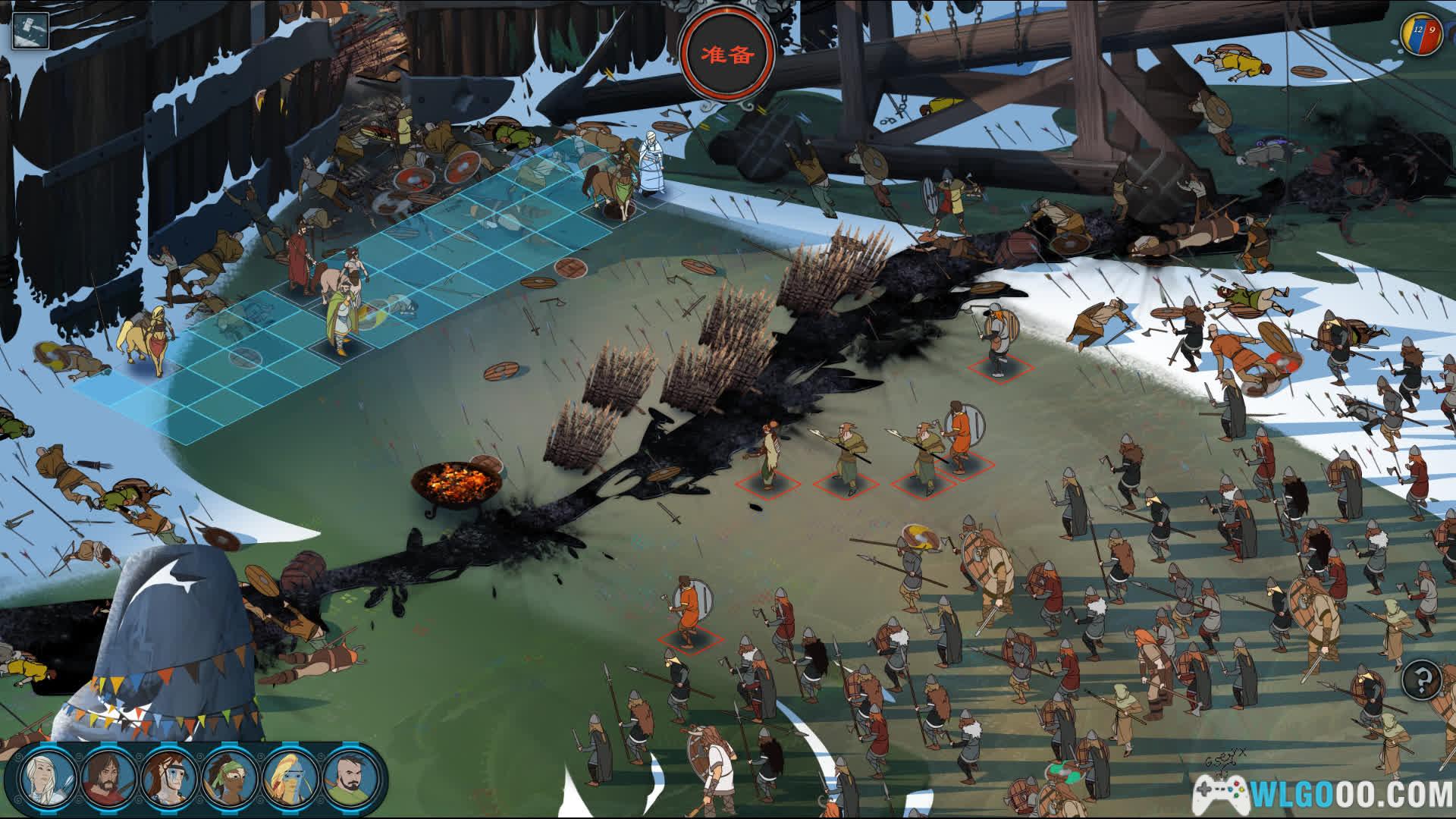
Task: Choose the portrait with blue face paint tears
Action: [x=169, y=778]
